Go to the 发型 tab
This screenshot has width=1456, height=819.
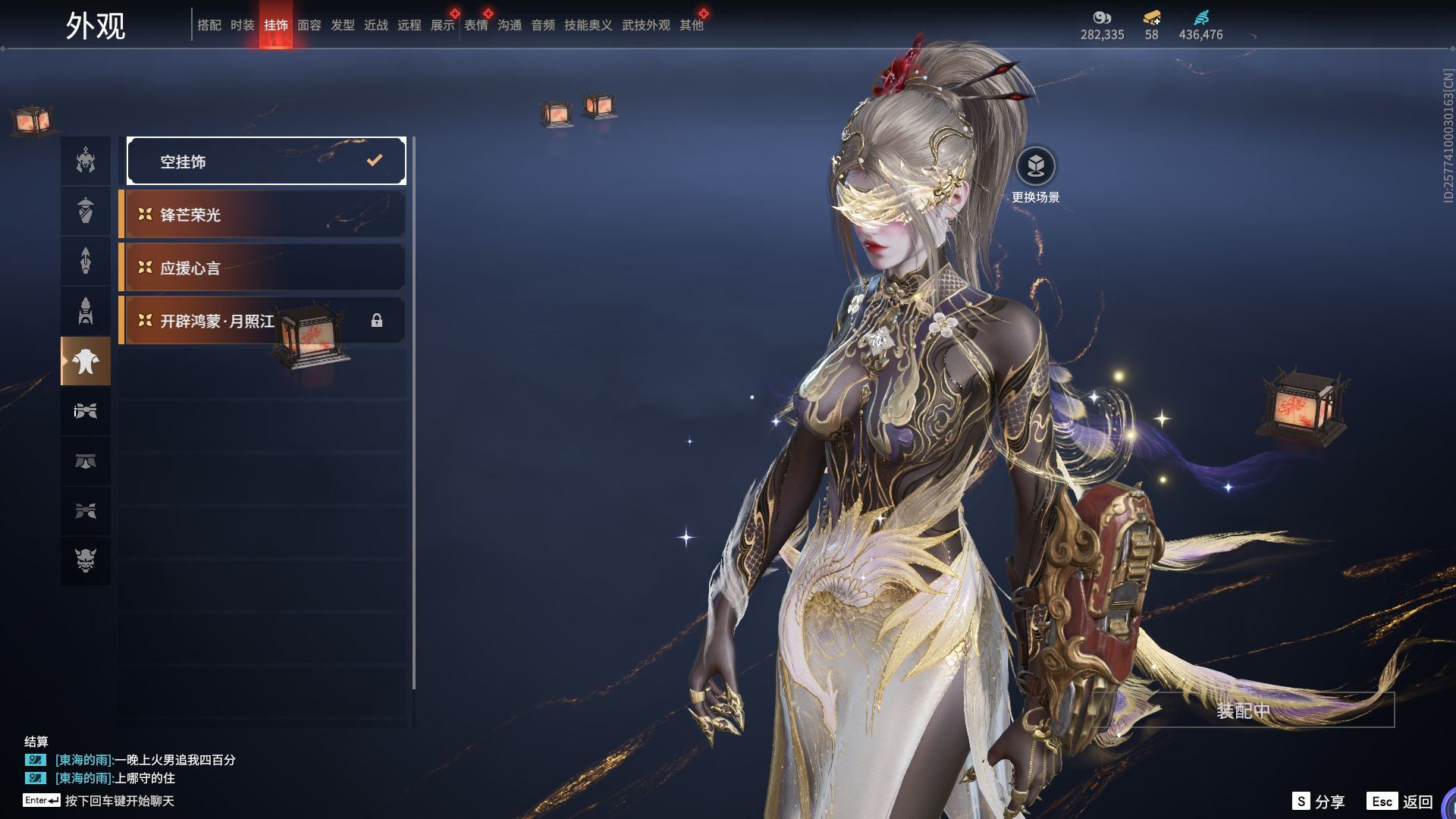pos(342,25)
